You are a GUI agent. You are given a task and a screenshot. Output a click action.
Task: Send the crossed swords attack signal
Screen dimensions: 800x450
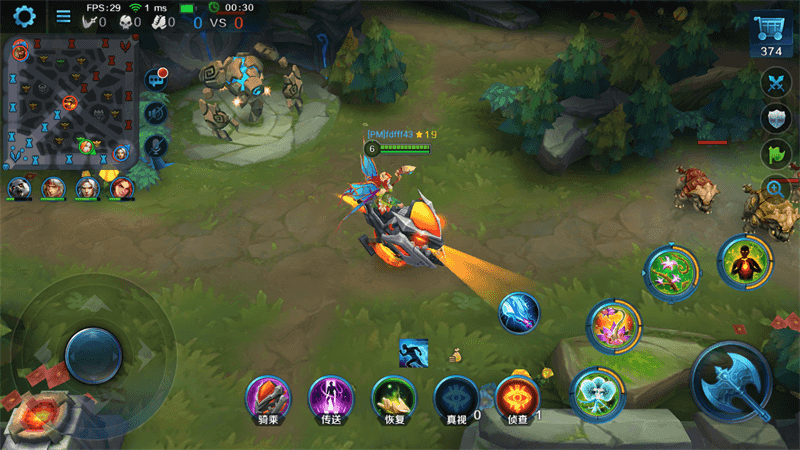pyautogui.click(x=776, y=83)
